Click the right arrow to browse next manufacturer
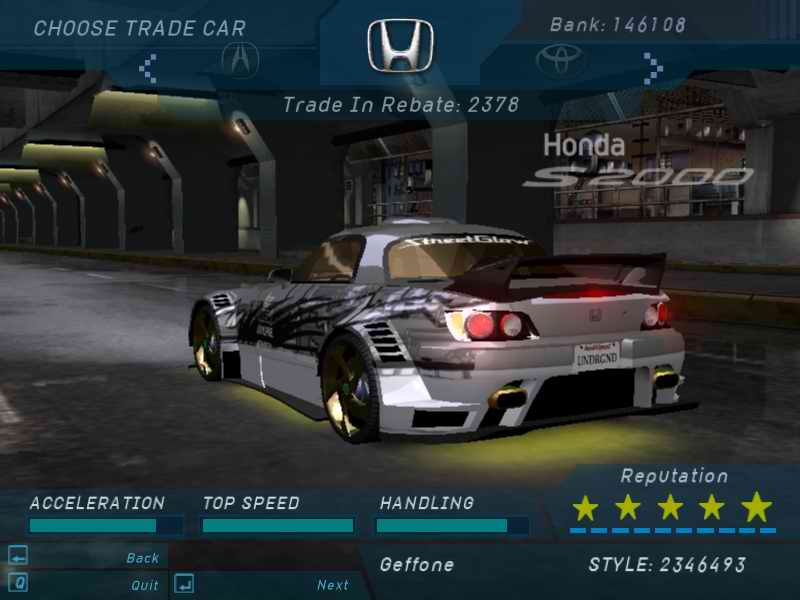This screenshot has width=800, height=600. (x=653, y=68)
